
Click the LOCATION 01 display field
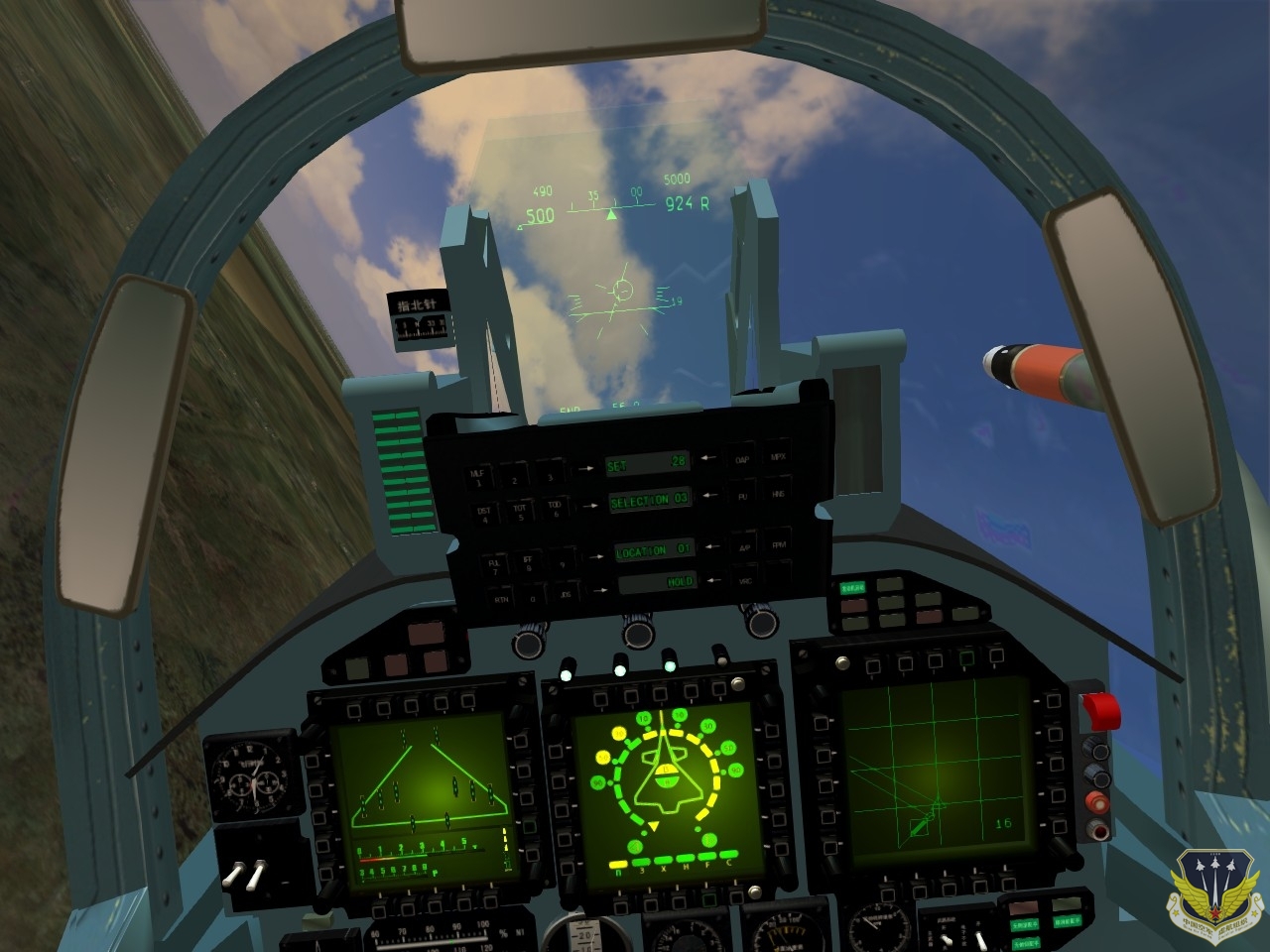[654, 550]
